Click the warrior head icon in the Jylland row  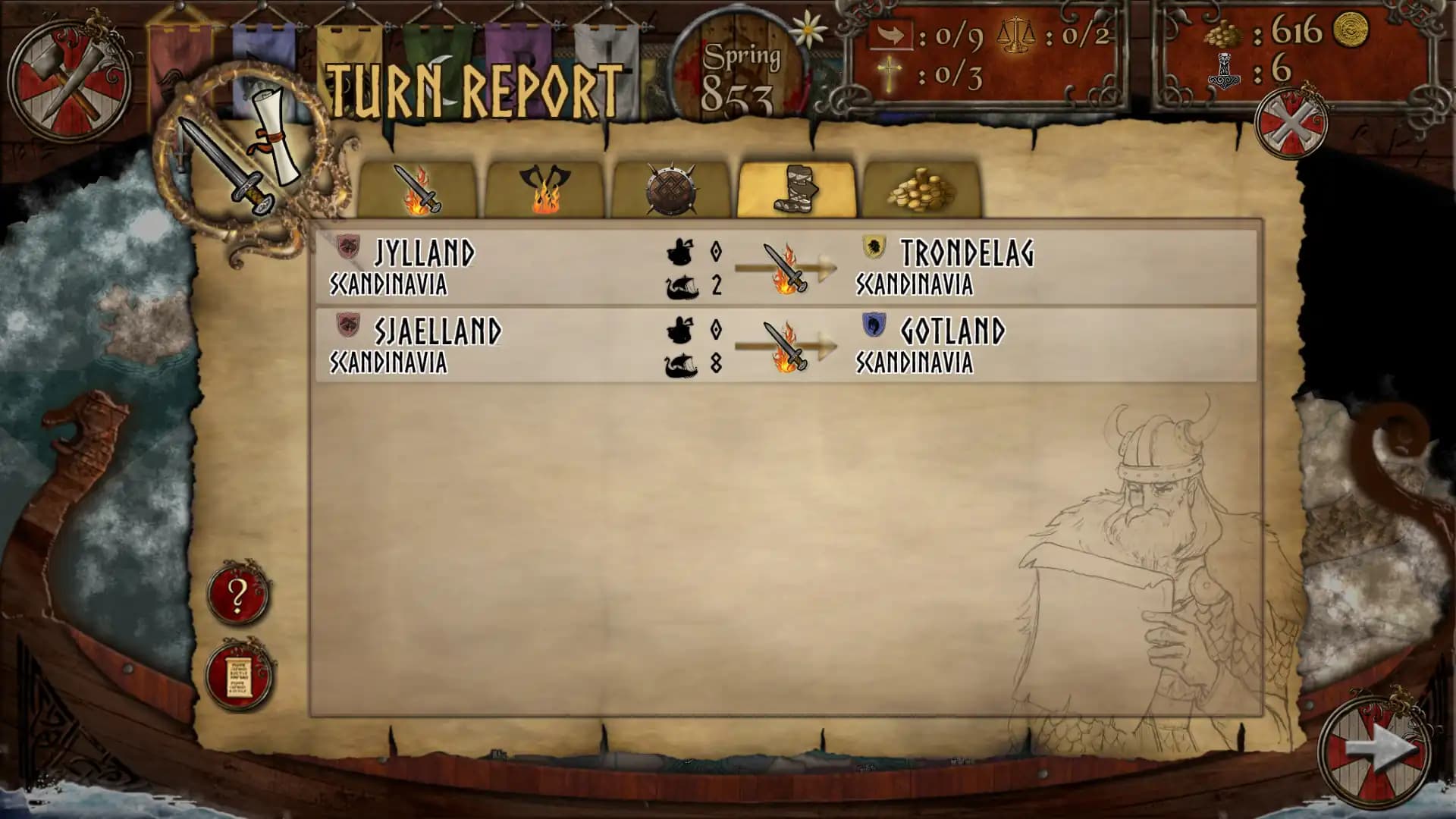click(x=681, y=250)
